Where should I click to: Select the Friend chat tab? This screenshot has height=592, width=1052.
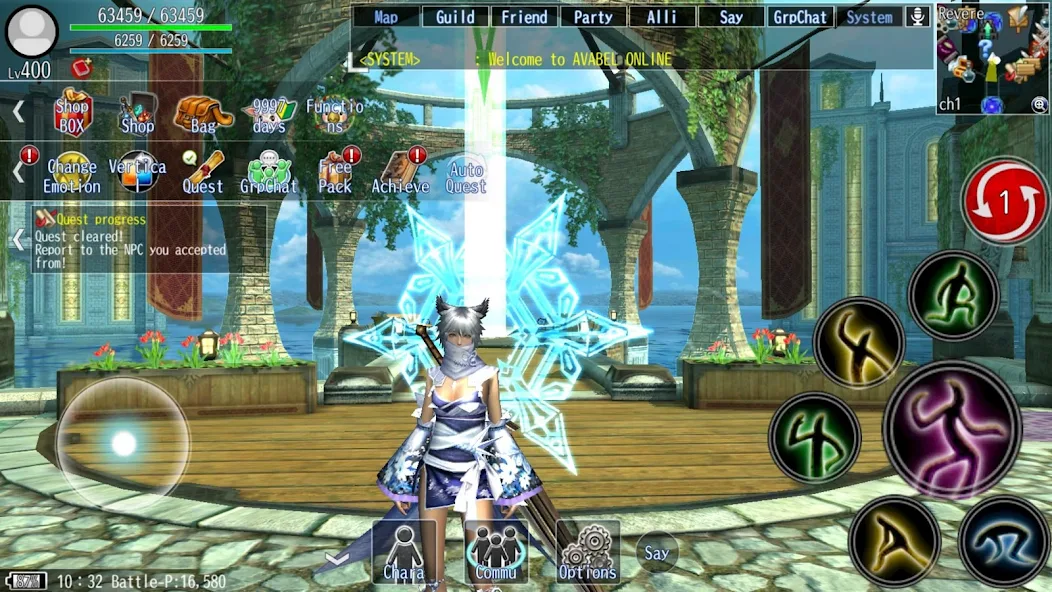tap(524, 17)
